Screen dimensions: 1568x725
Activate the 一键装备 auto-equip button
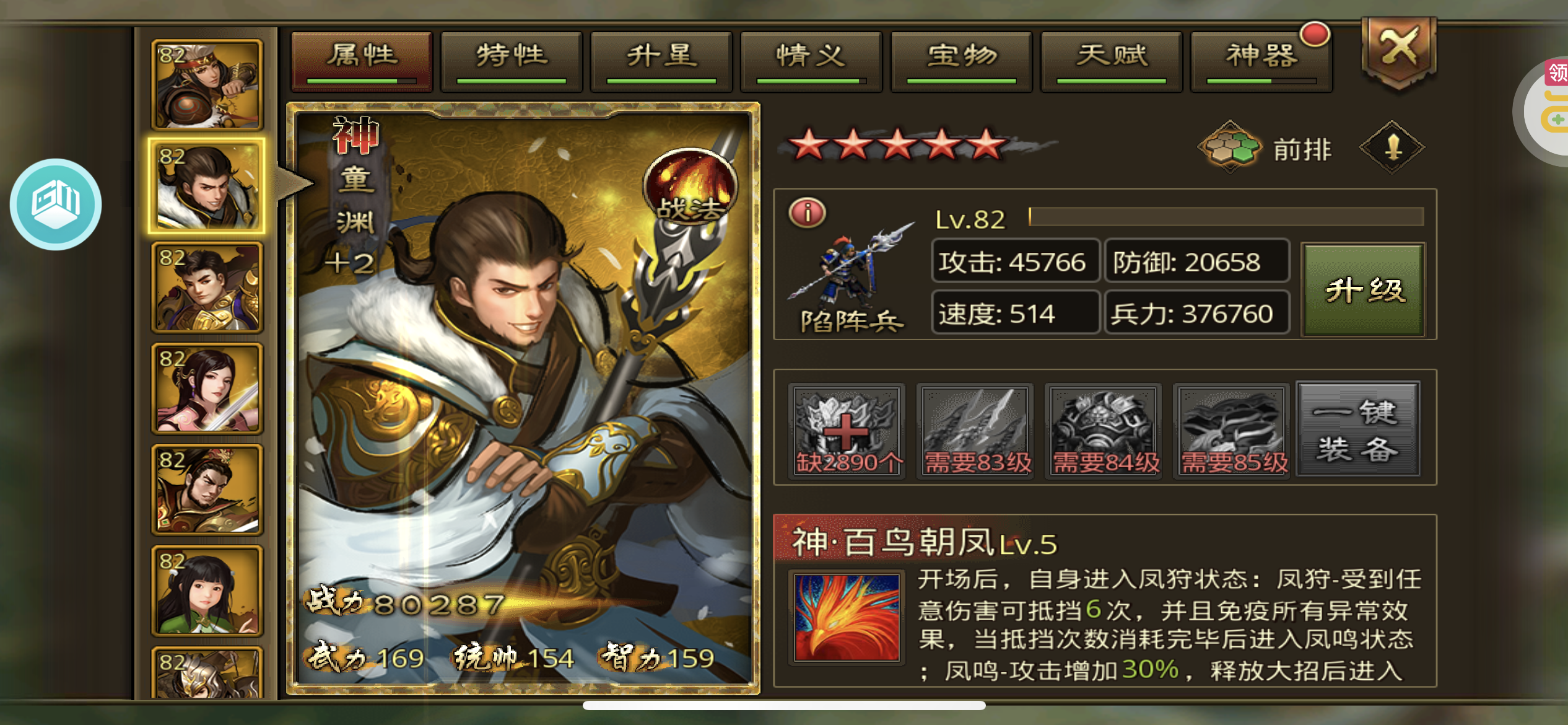pyautogui.click(x=1357, y=429)
